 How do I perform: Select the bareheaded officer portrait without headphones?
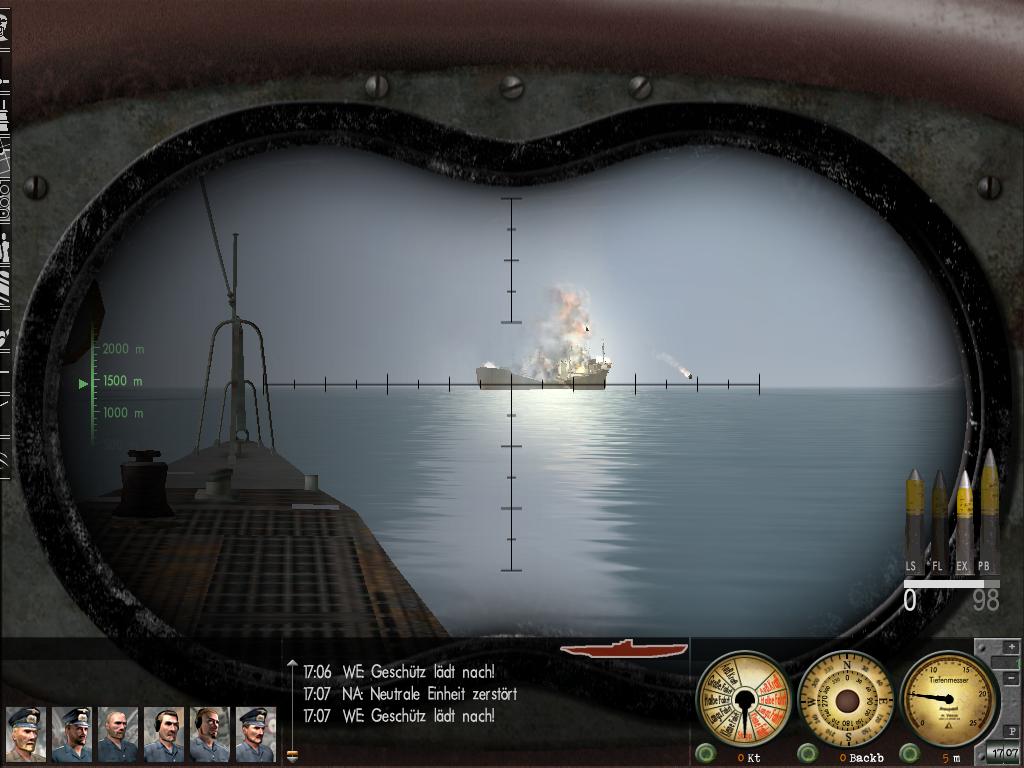(118, 734)
